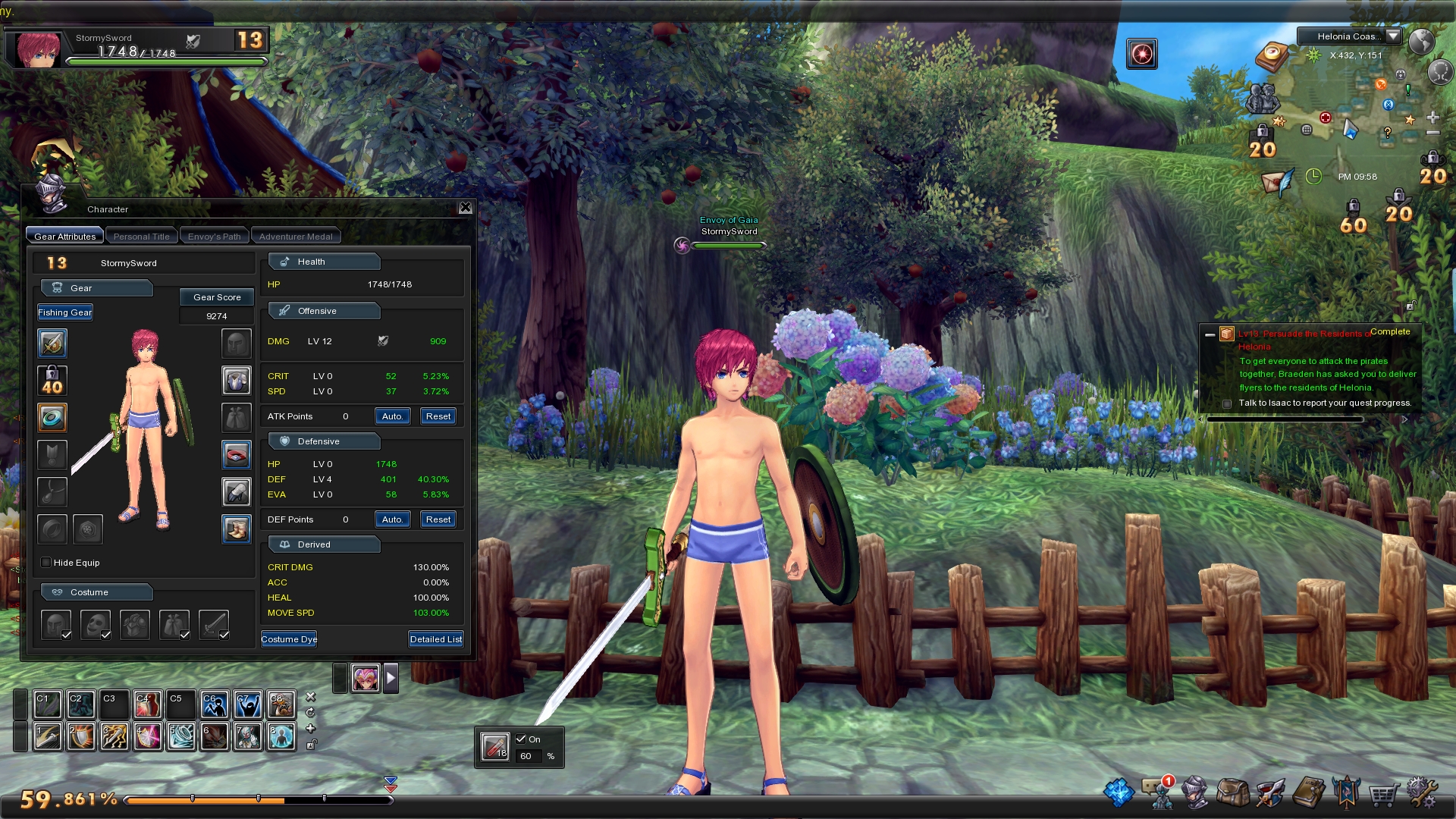Open the Helonia Coast map dropdown

click(x=1393, y=36)
